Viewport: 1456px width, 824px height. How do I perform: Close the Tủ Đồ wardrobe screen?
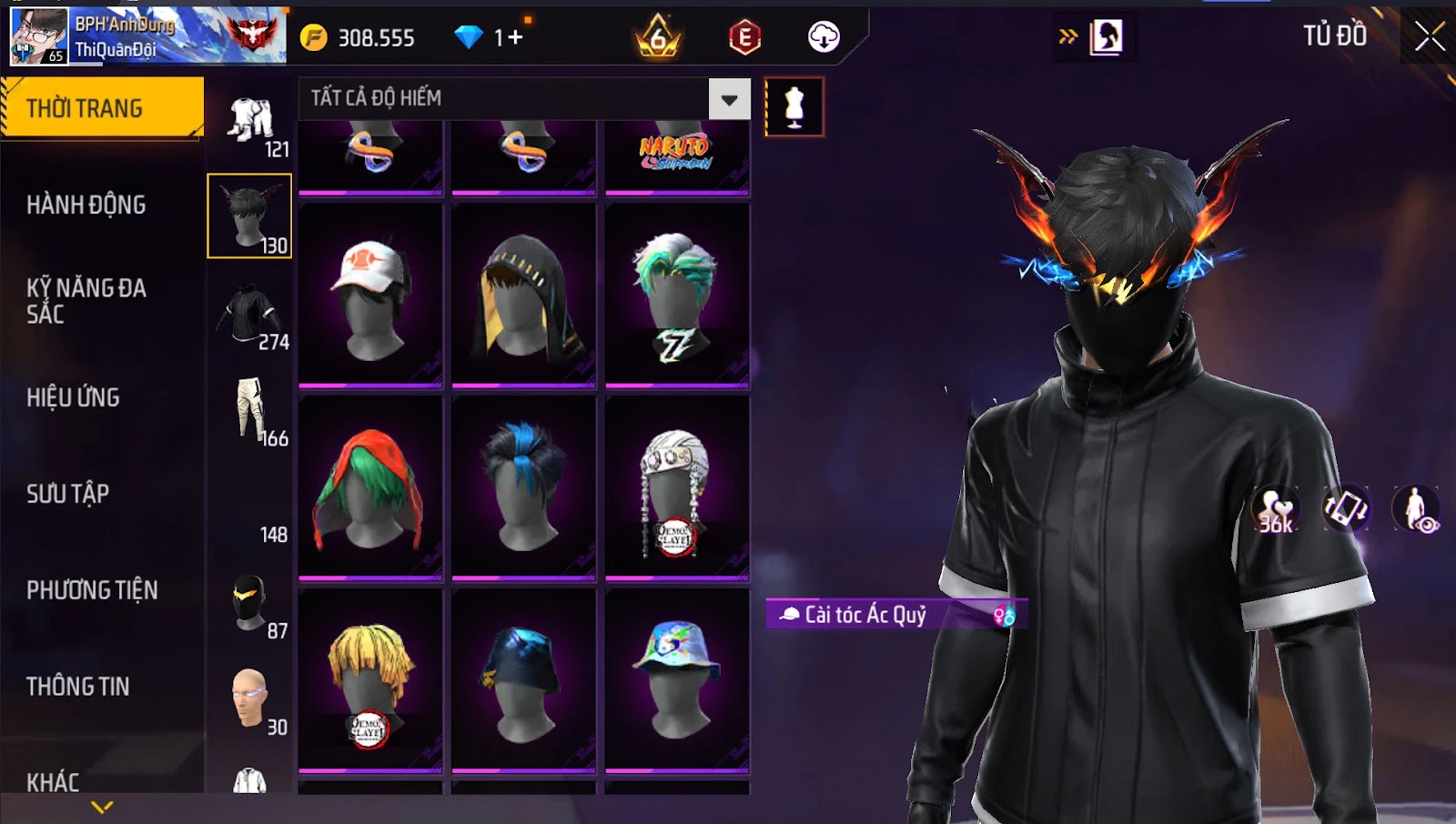pos(1429,37)
